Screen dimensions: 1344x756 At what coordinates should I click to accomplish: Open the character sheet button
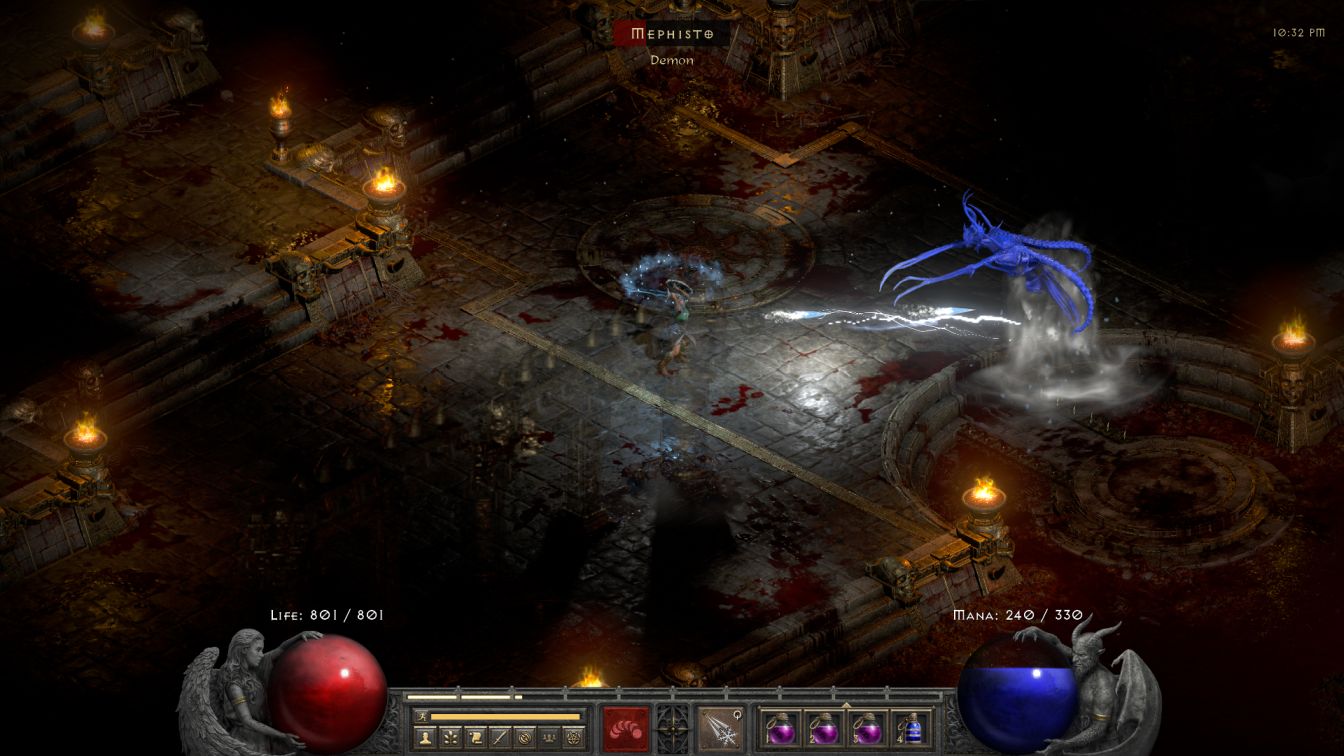[x=425, y=738]
